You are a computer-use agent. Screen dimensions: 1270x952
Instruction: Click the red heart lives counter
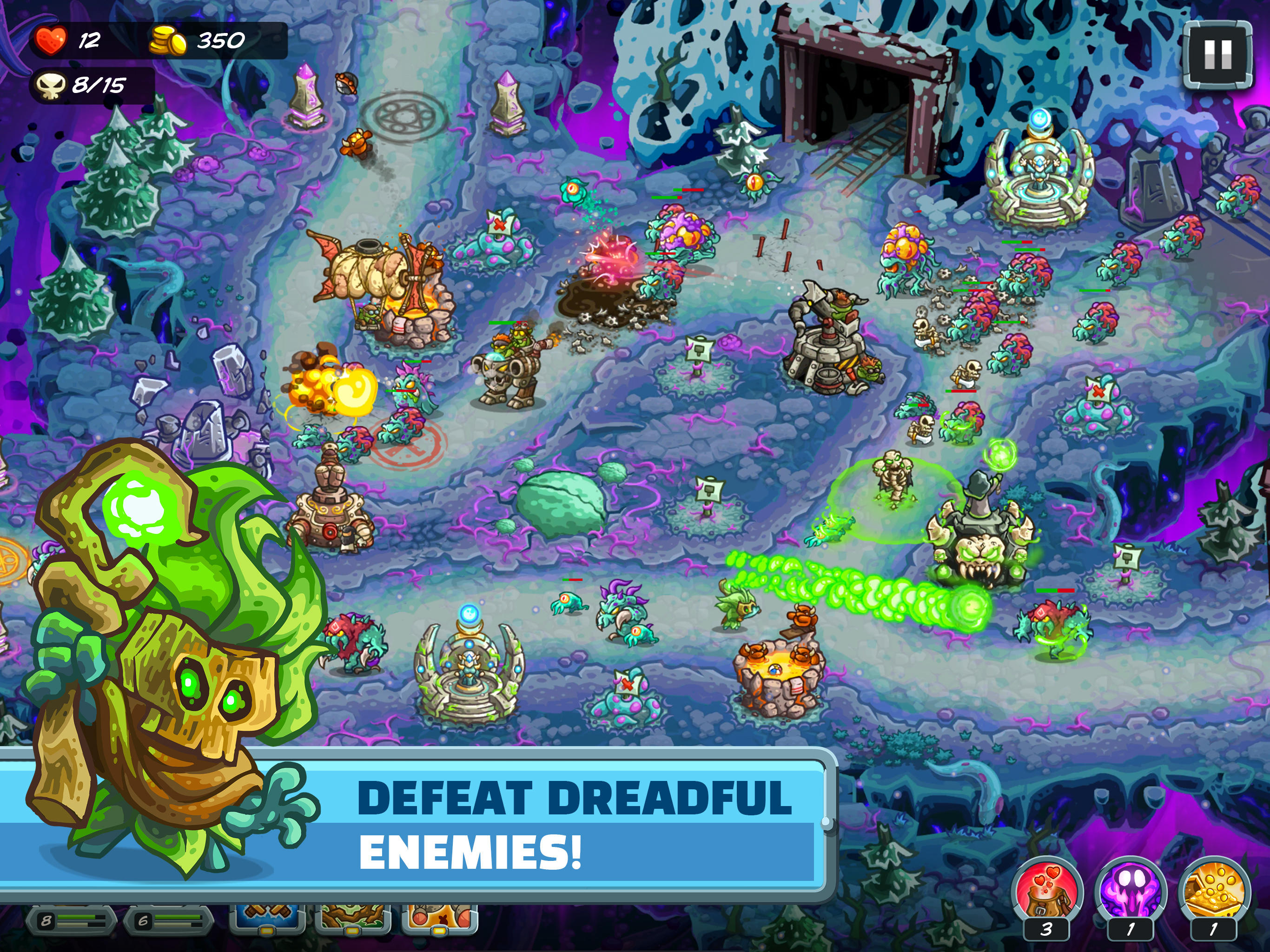point(53,39)
